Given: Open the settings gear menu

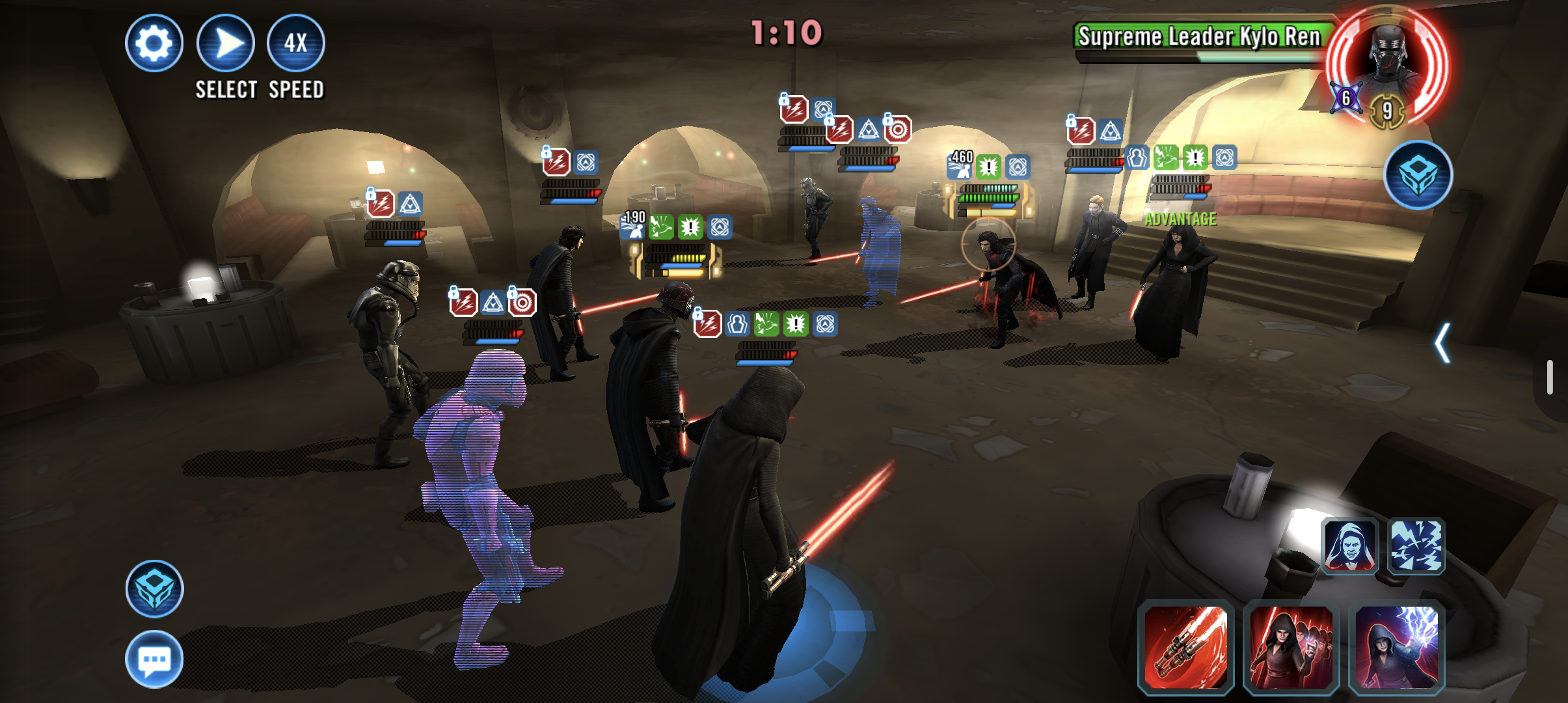Looking at the screenshot, I should pos(154,43).
